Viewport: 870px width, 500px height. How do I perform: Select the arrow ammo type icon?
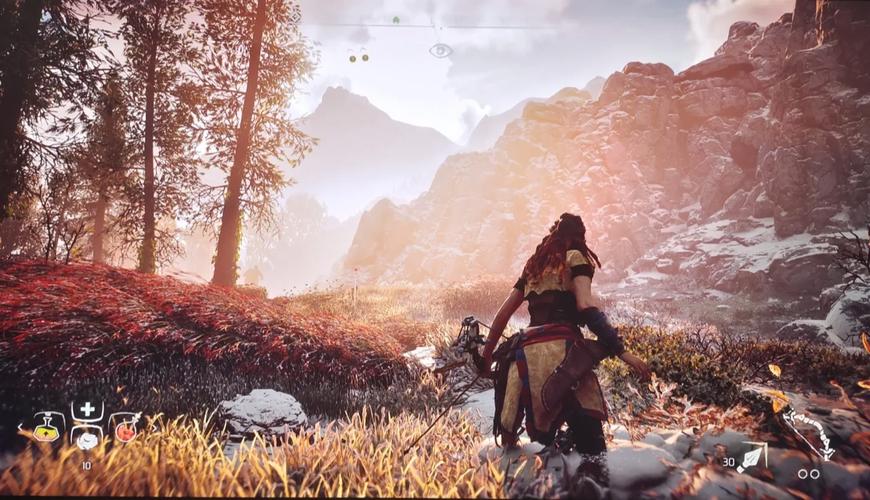(752, 456)
